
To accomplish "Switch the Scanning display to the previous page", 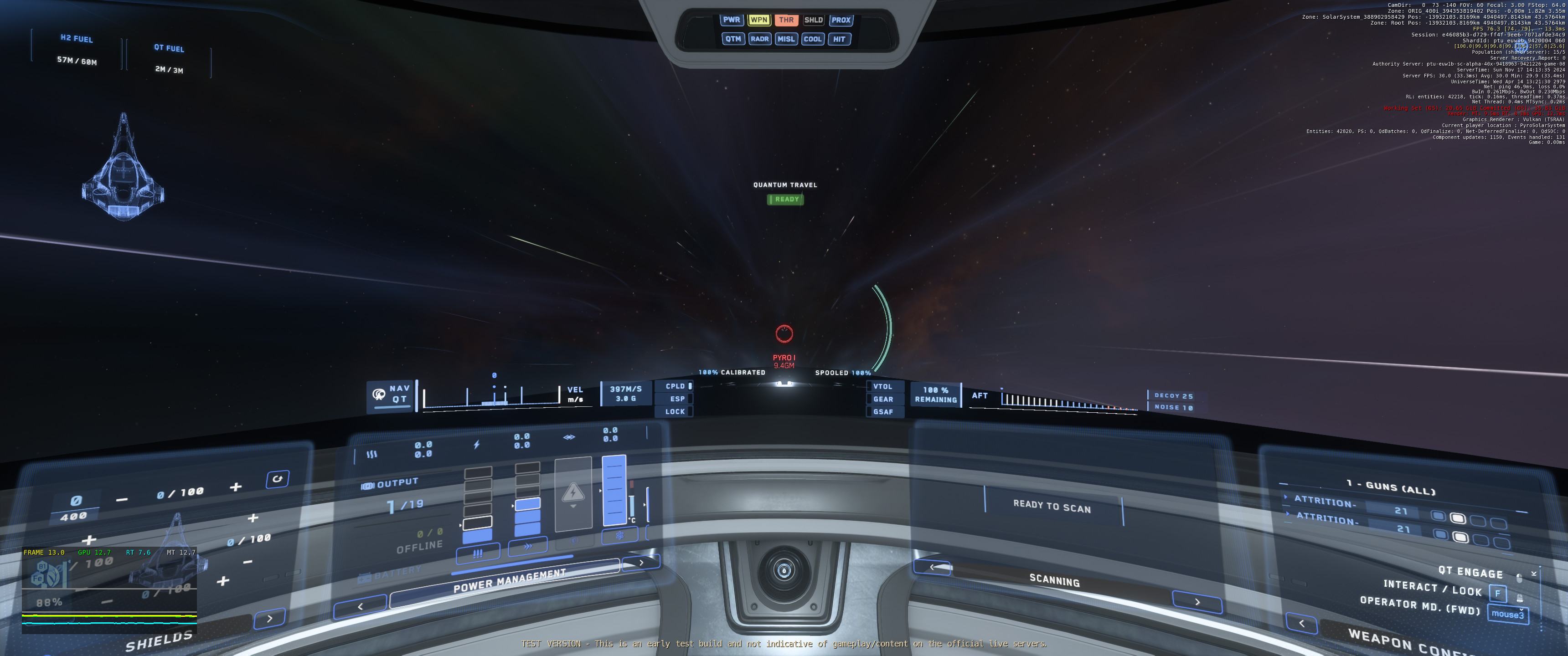I will [x=932, y=567].
